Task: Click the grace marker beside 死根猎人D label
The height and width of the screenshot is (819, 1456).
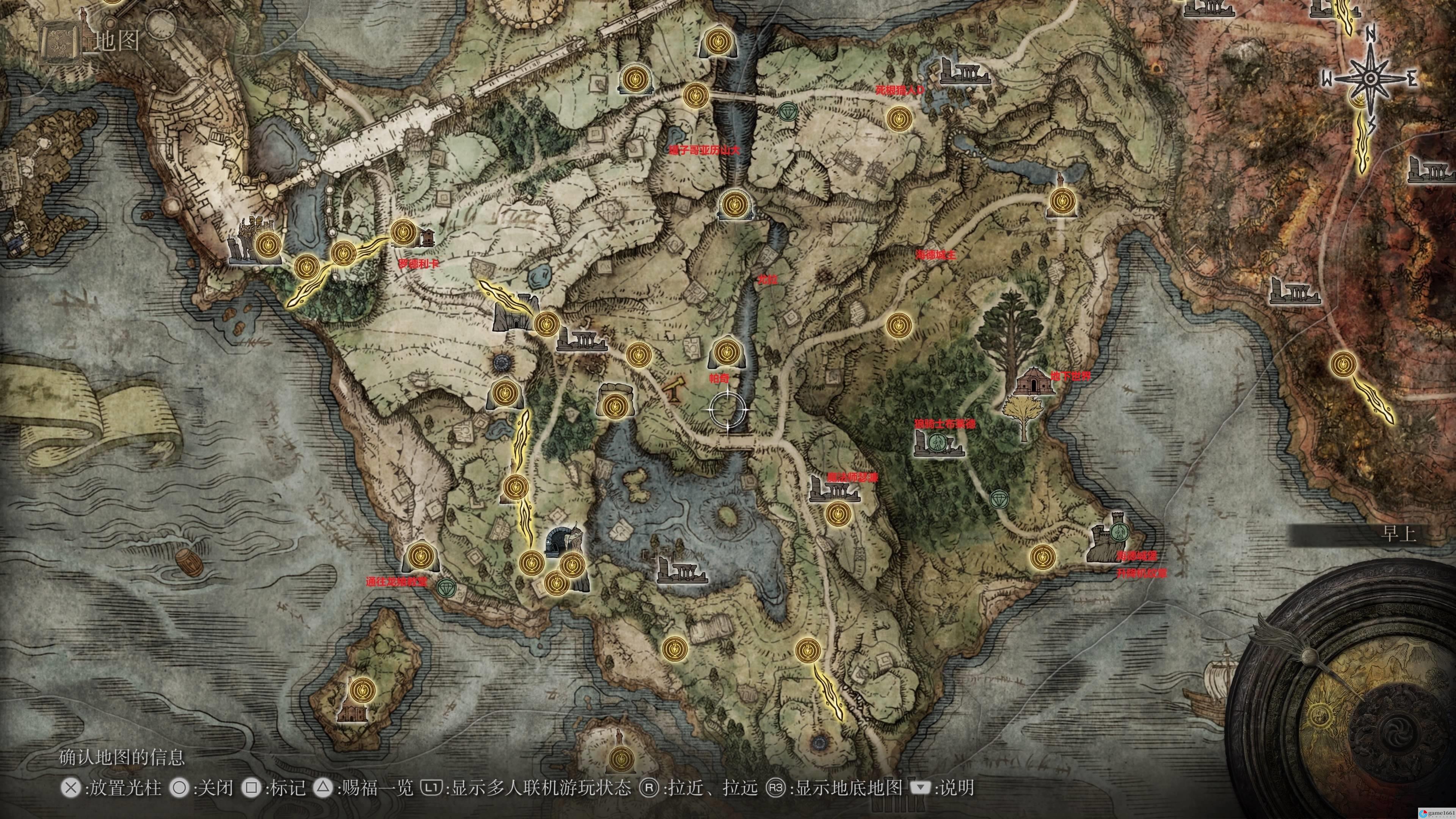Action: [x=897, y=119]
